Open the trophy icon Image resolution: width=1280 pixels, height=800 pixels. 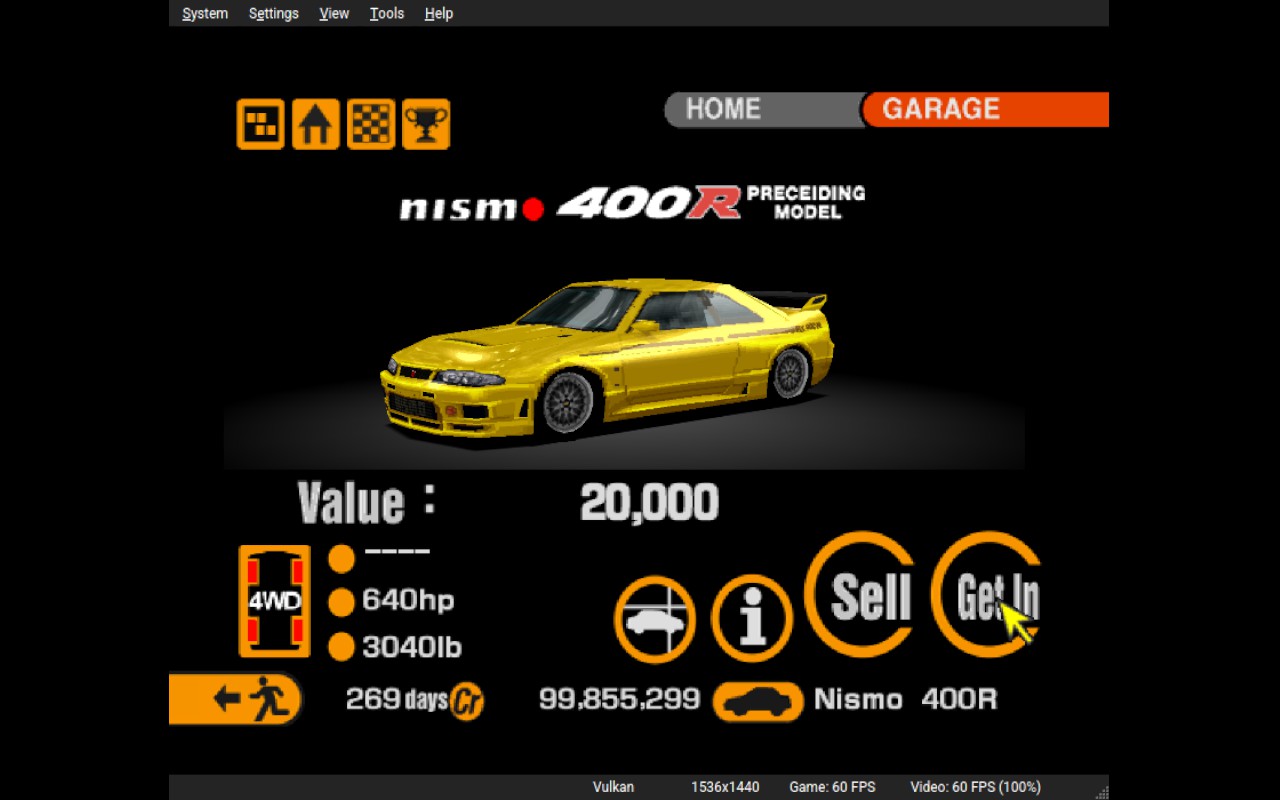point(426,125)
